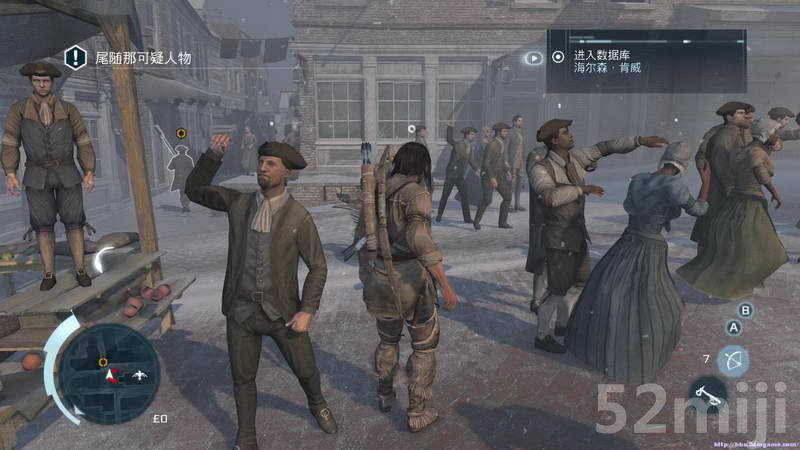Click the yellow target marker on minimap
Screen dimensions: 800x450
click(x=103, y=362)
